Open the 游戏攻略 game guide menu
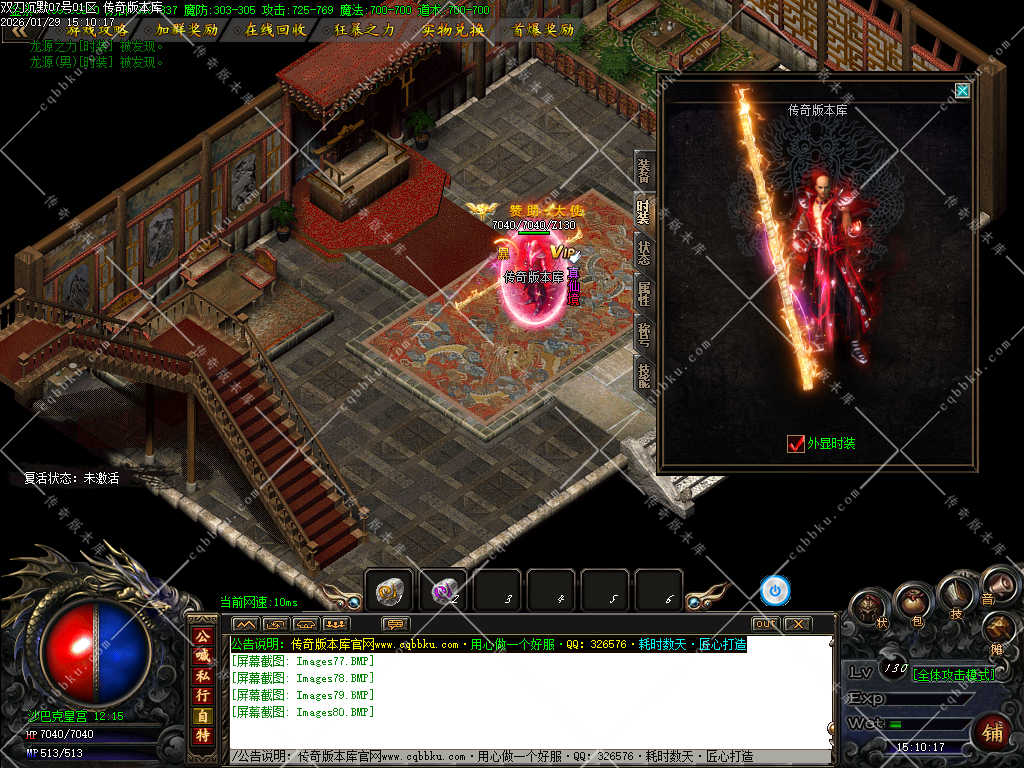The width and height of the screenshot is (1024, 768). [97, 30]
